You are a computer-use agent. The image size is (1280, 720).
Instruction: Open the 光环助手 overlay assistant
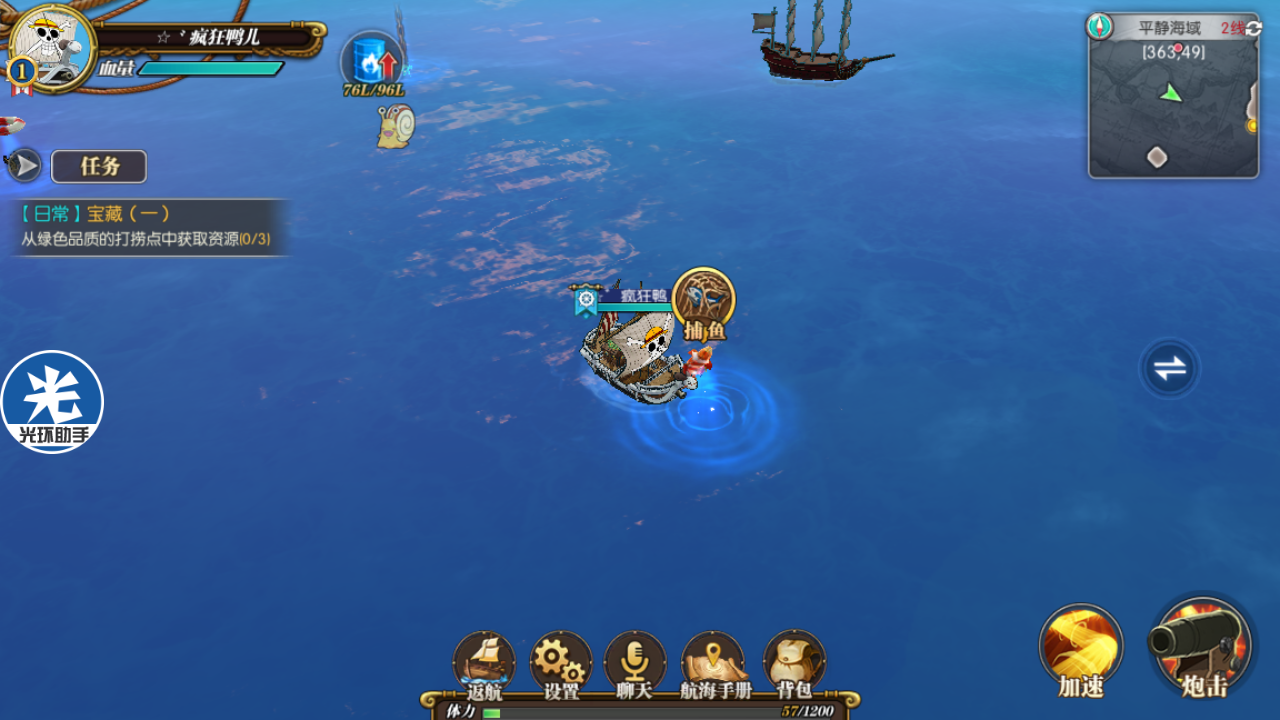(x=52, y=401)
